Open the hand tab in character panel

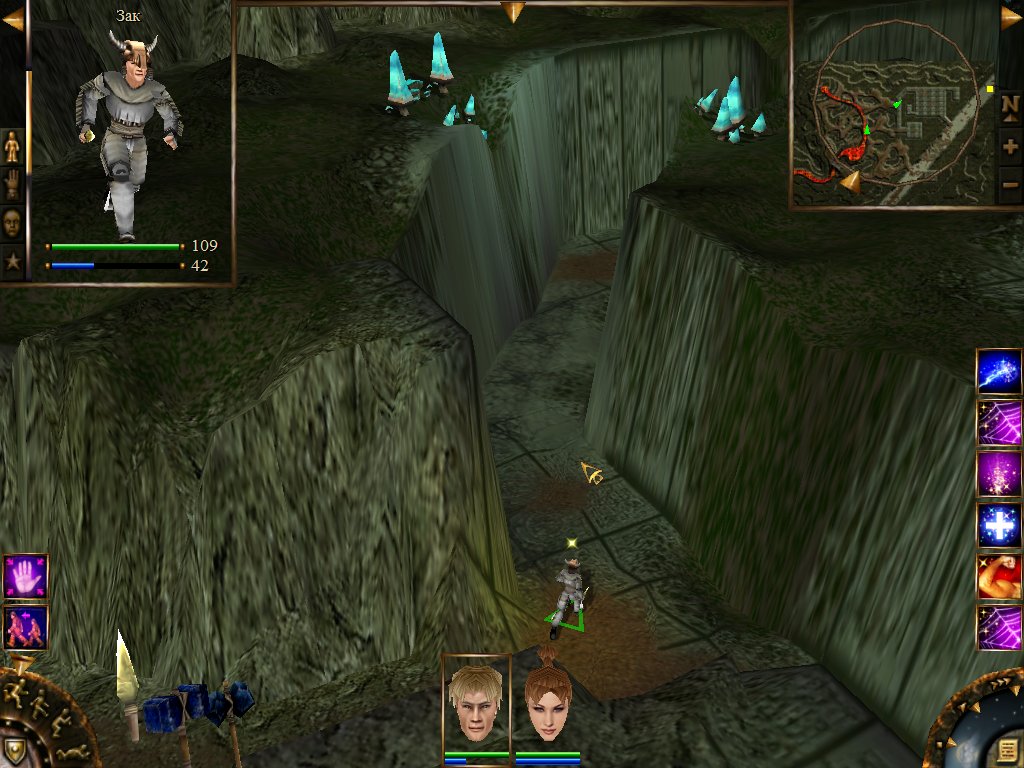(12, 185)
